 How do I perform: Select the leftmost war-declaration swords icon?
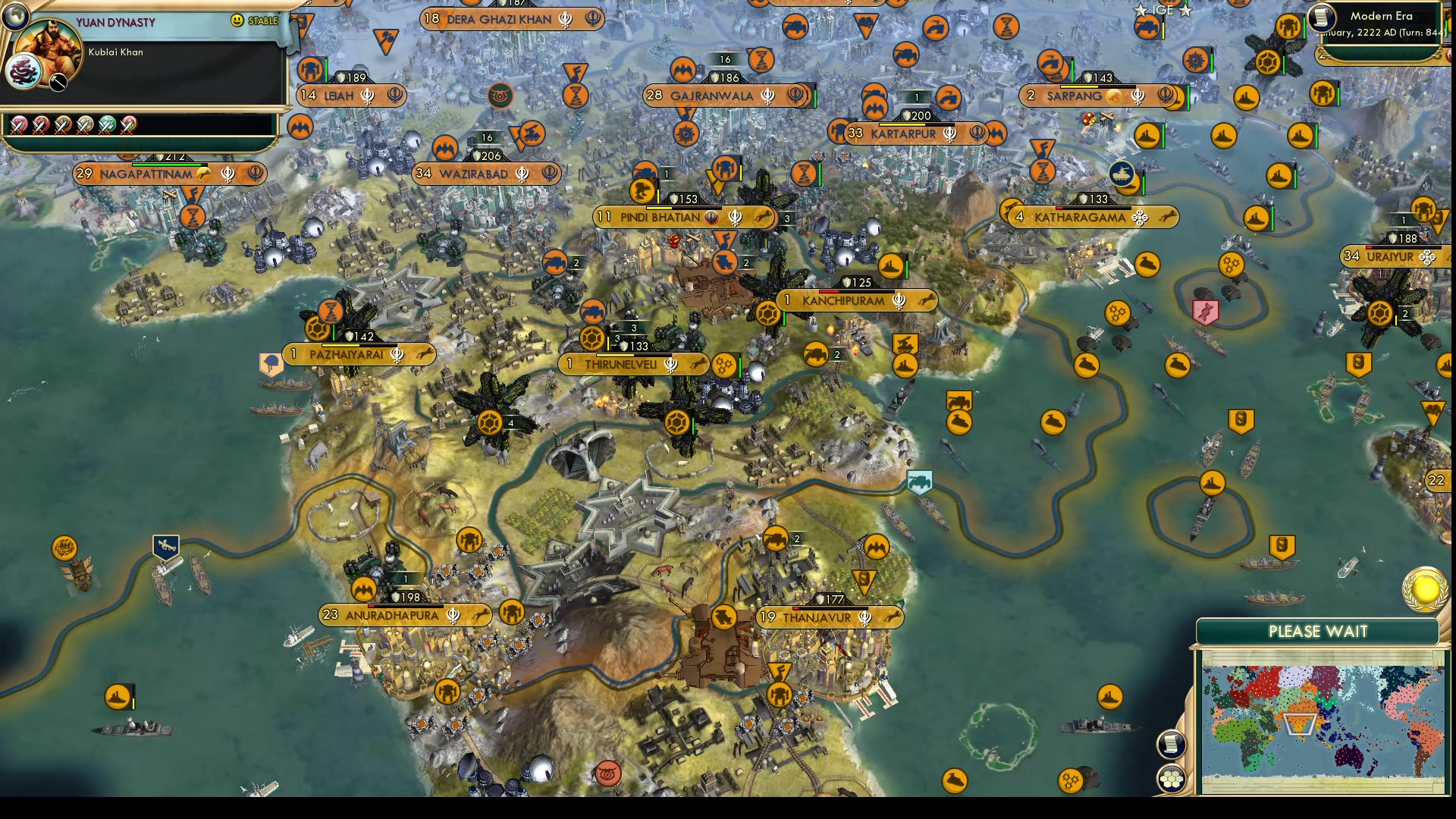20,124
